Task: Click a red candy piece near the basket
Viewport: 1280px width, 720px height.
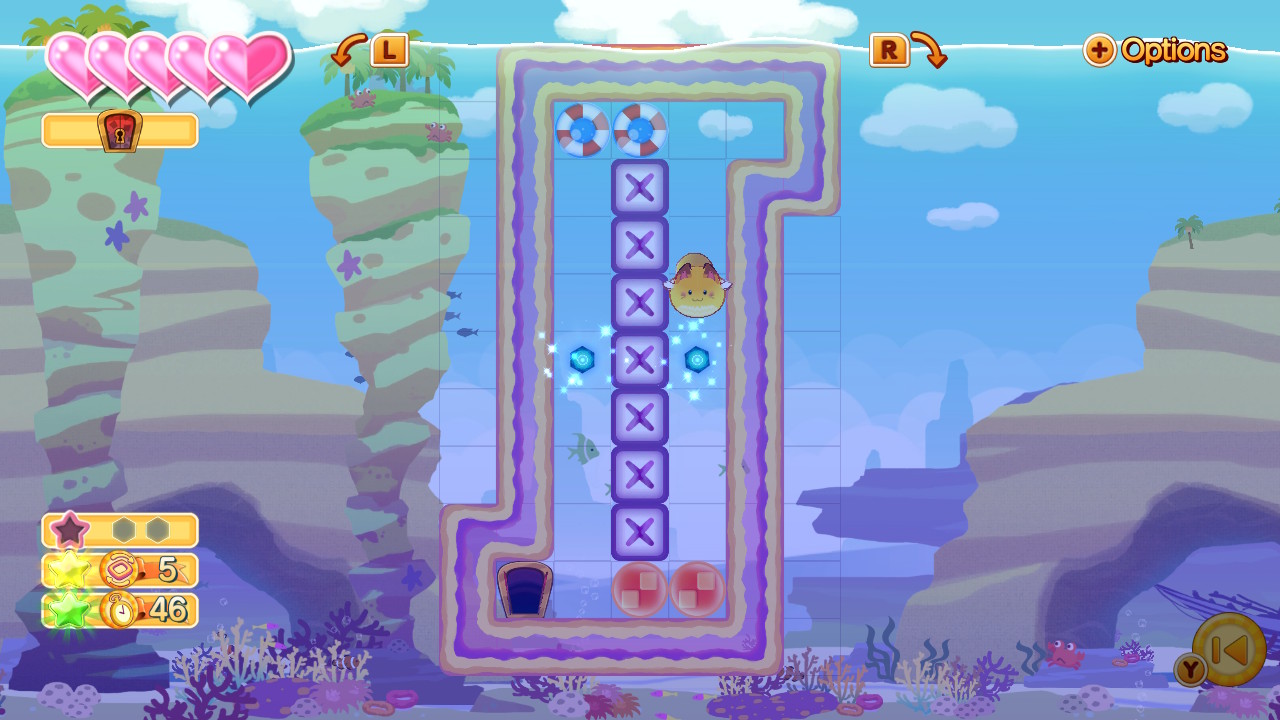Action: click(x=639, y=590)
